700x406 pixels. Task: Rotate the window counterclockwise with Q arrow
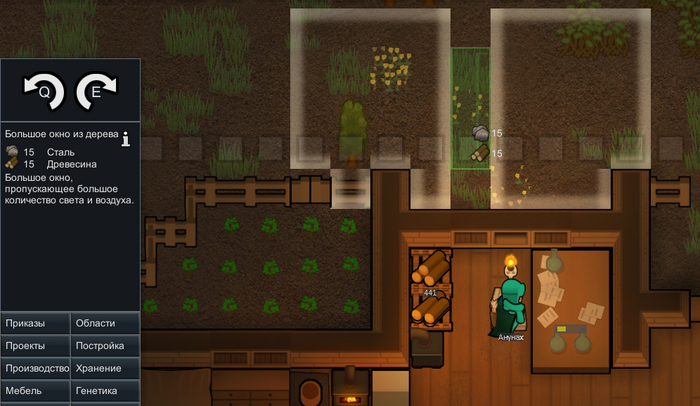(44, 92)
